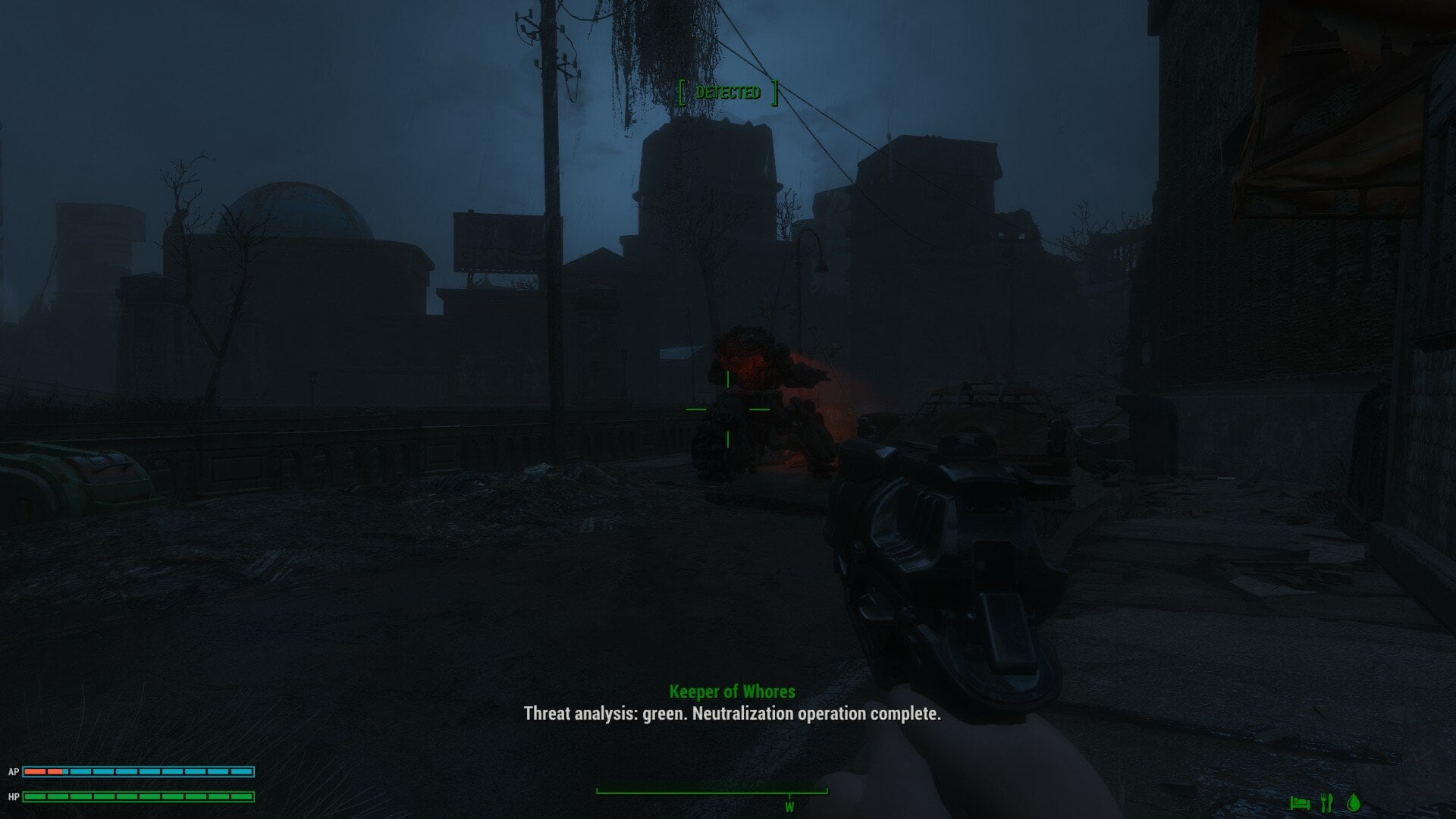Toggle the depleted orange AP segment
1456x819 pixels.
coord(36,772)
